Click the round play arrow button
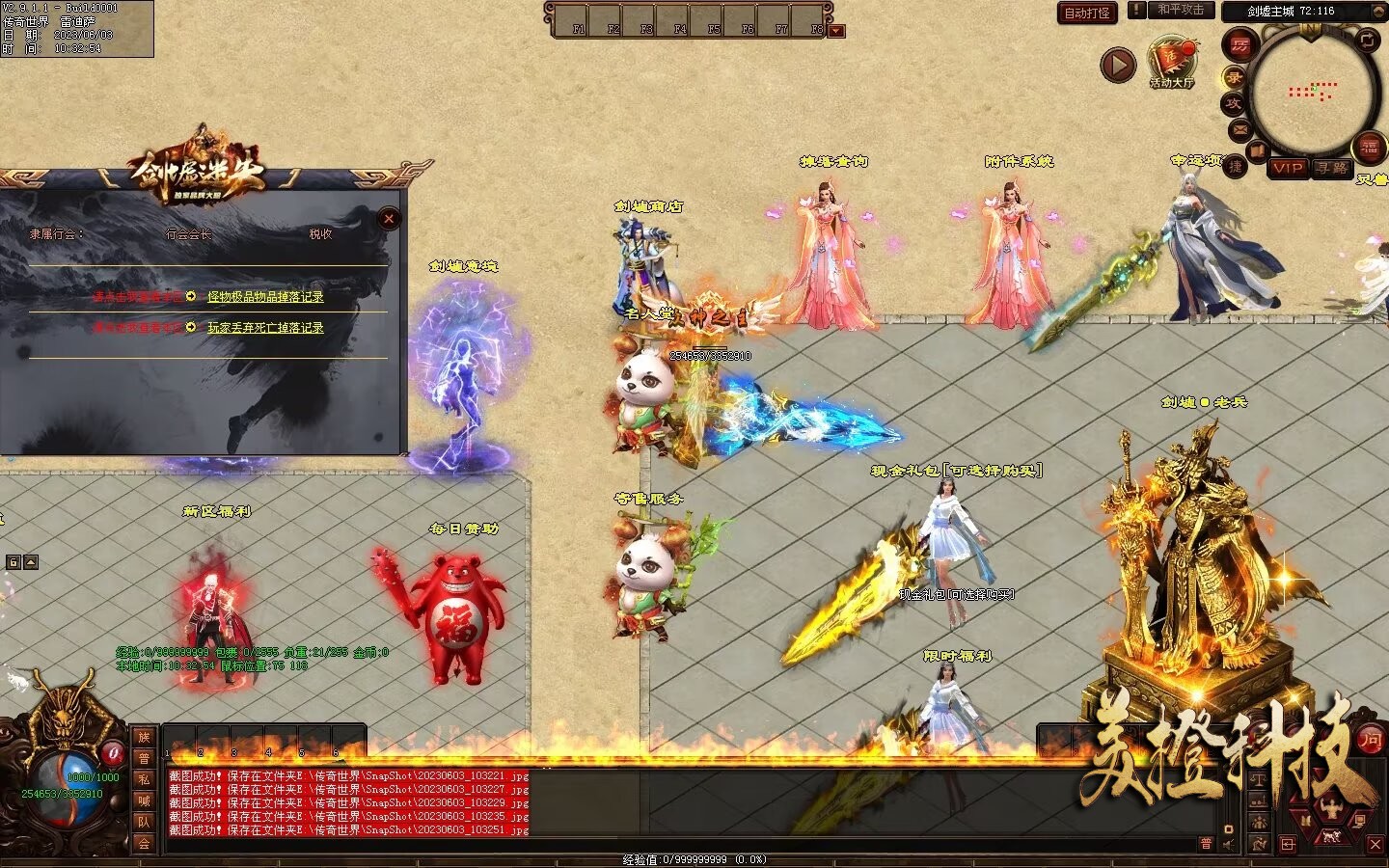1389x868 pixels. click(1118, 65)
